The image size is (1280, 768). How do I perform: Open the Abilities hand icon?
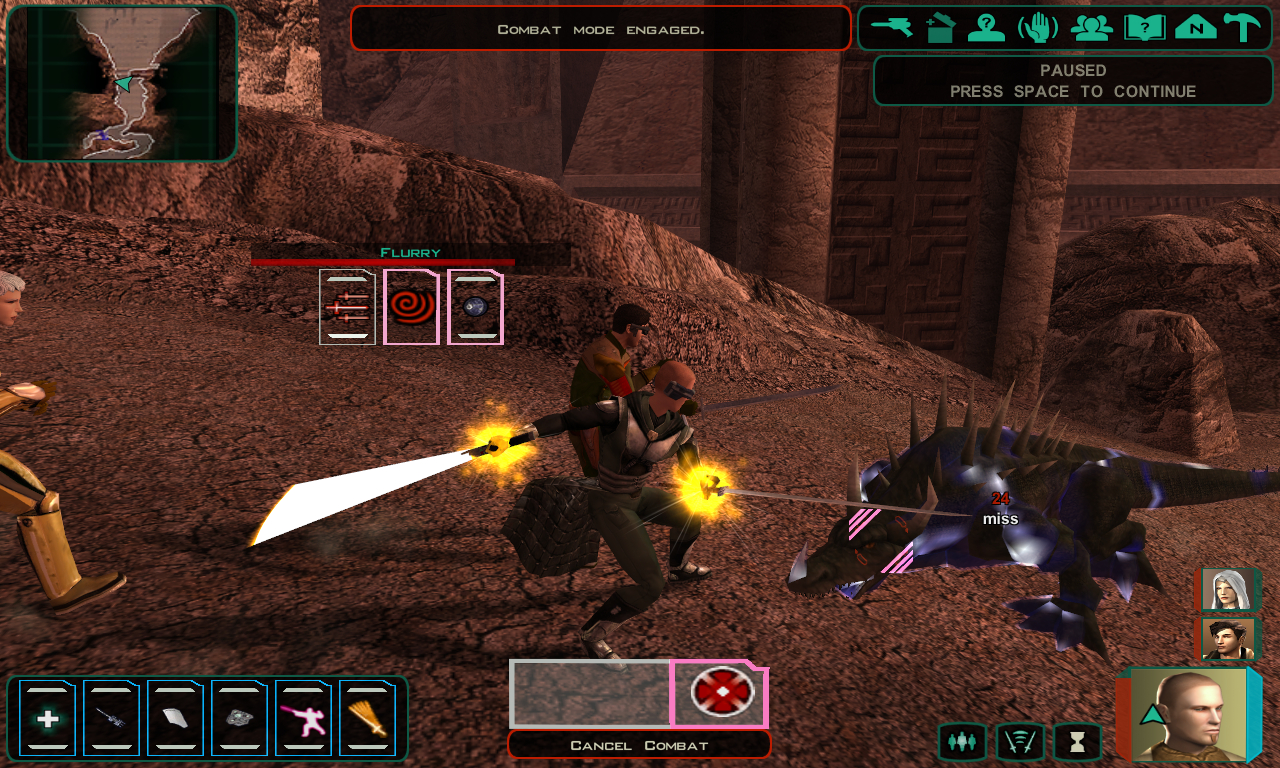click(1038, 27)
